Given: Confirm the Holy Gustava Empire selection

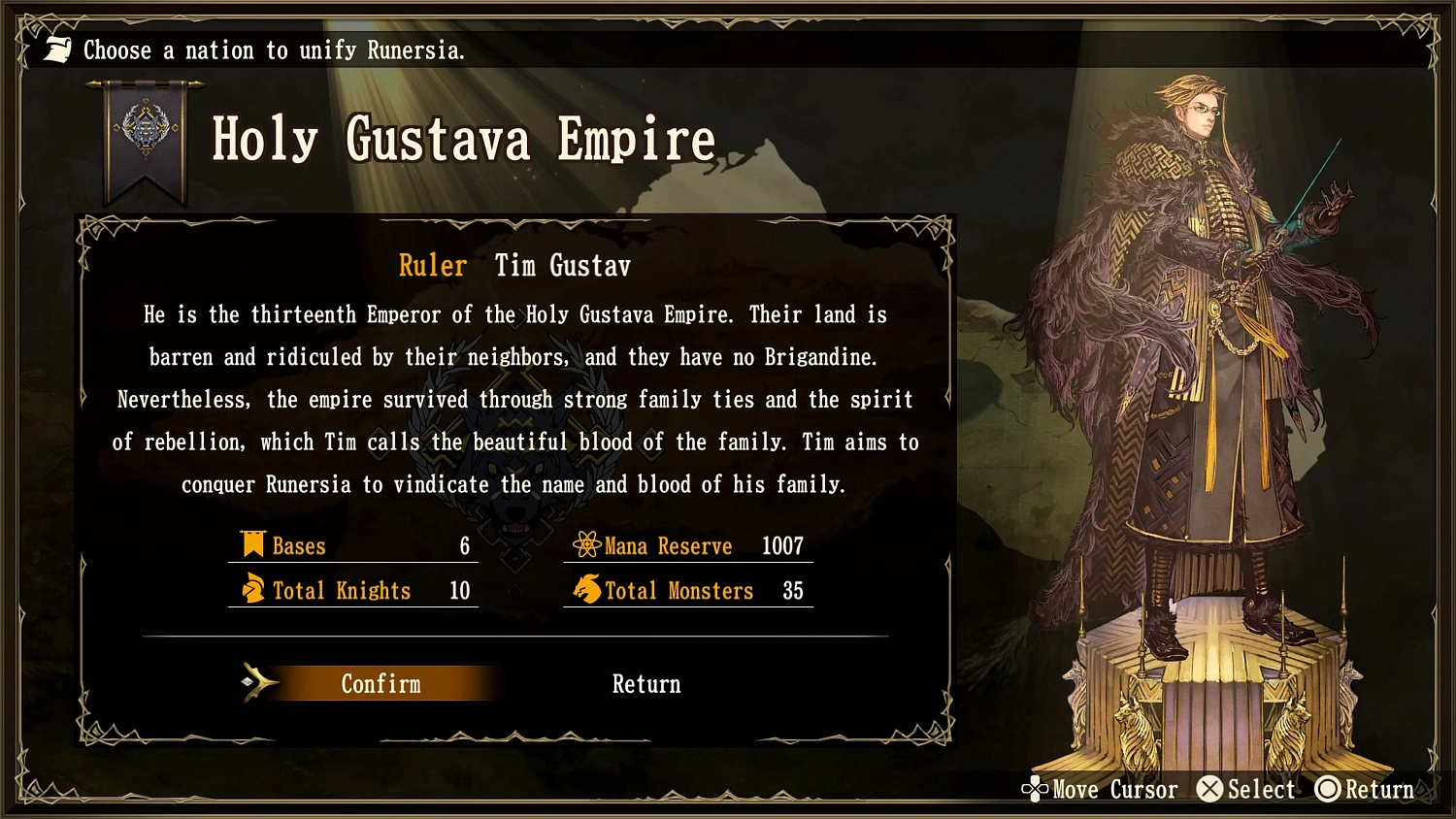Looking at the screenshot, I should click(381, 683).
